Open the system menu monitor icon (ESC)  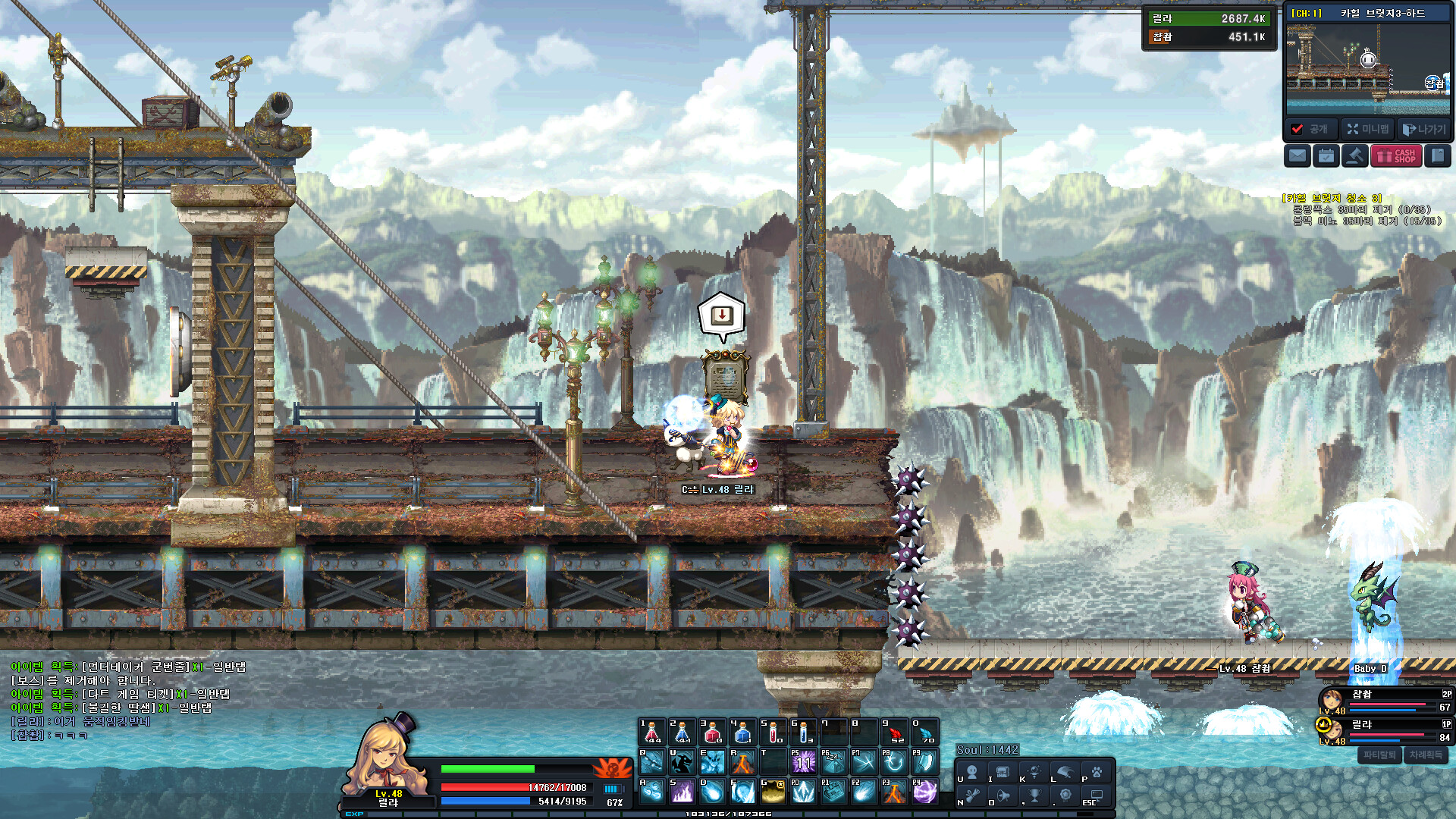1097,798
